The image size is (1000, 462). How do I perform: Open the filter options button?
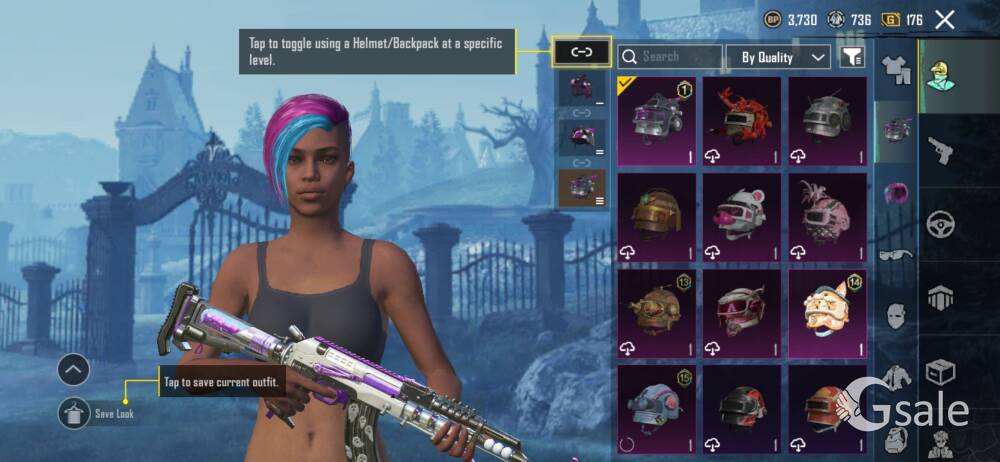851,57
